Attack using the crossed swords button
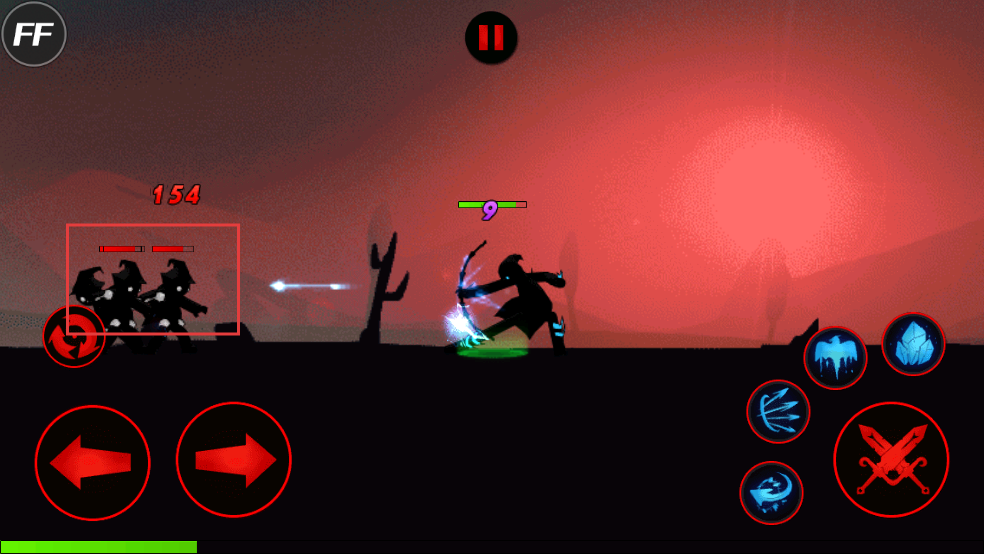The image size is (984, 554). pos(891,459)
